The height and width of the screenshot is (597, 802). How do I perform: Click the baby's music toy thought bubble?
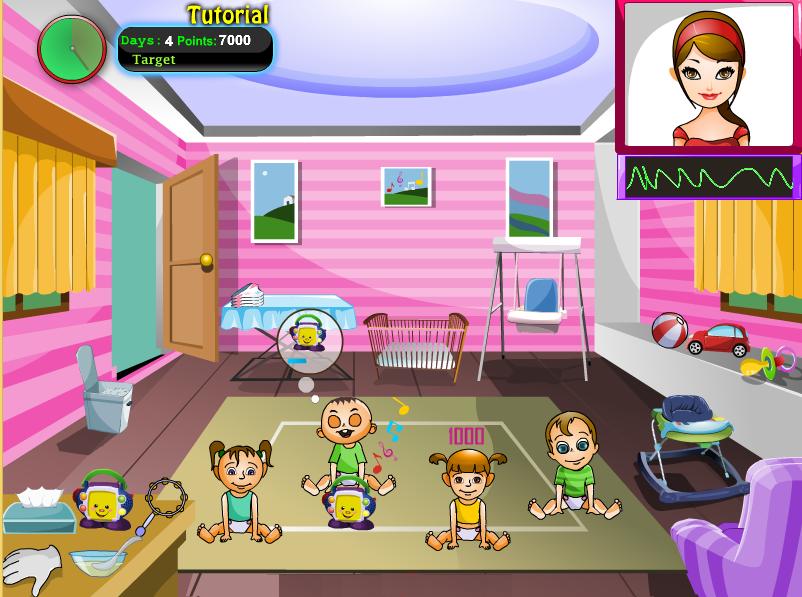point(308,338)
